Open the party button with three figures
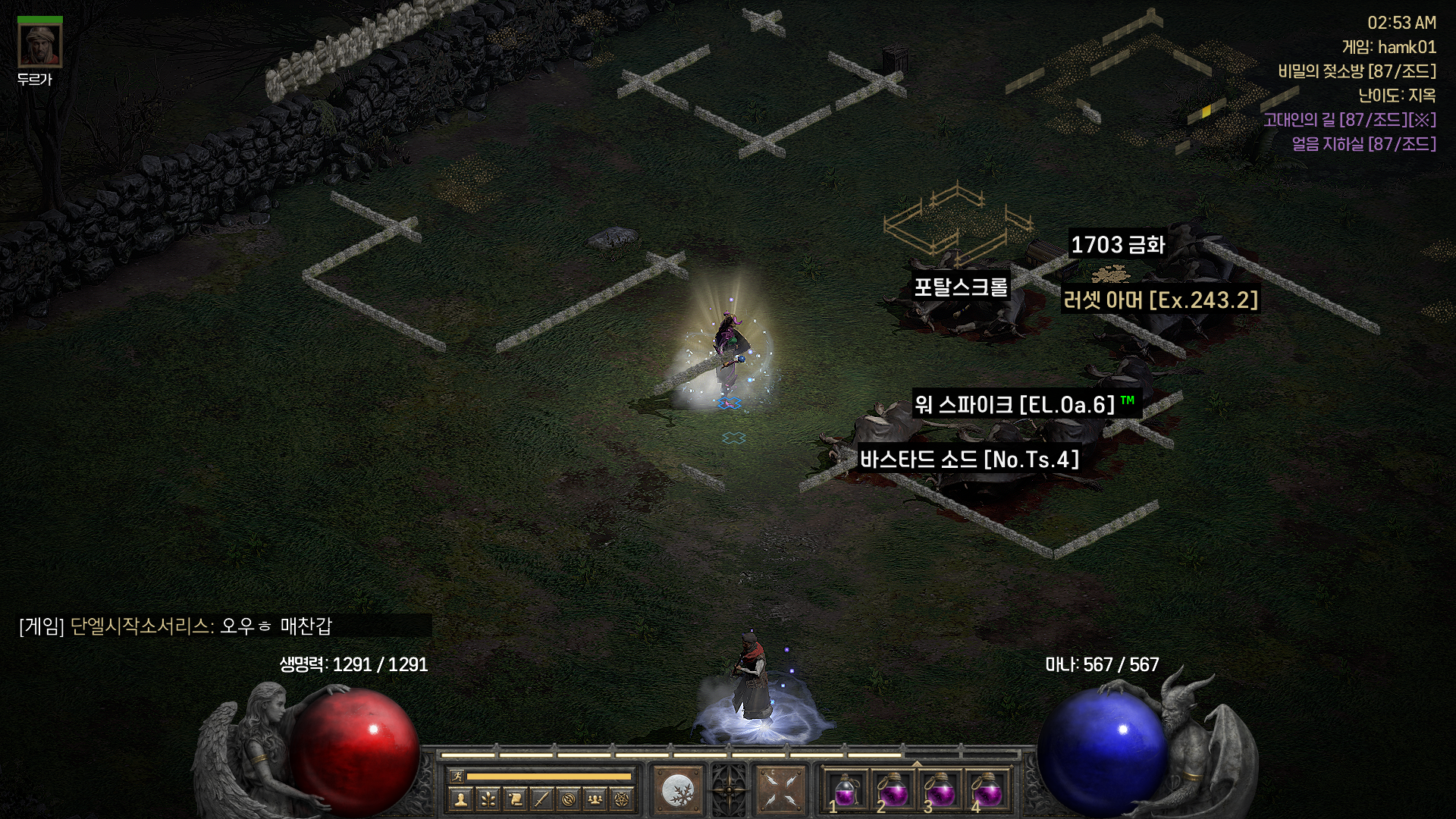Image resolution: width=1456 pixels, height=819 pixels. pos(596,799)
